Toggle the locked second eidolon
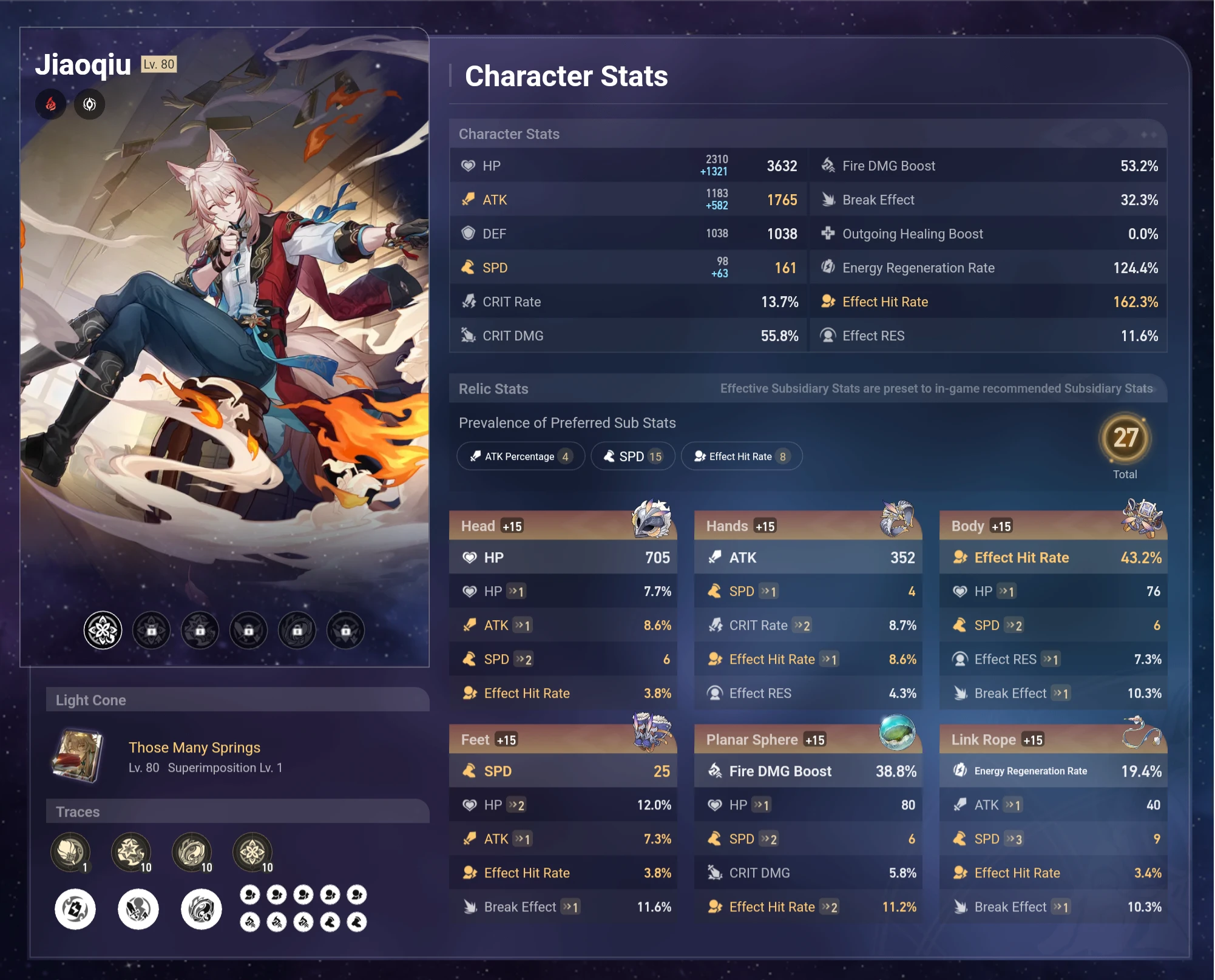 151,630
